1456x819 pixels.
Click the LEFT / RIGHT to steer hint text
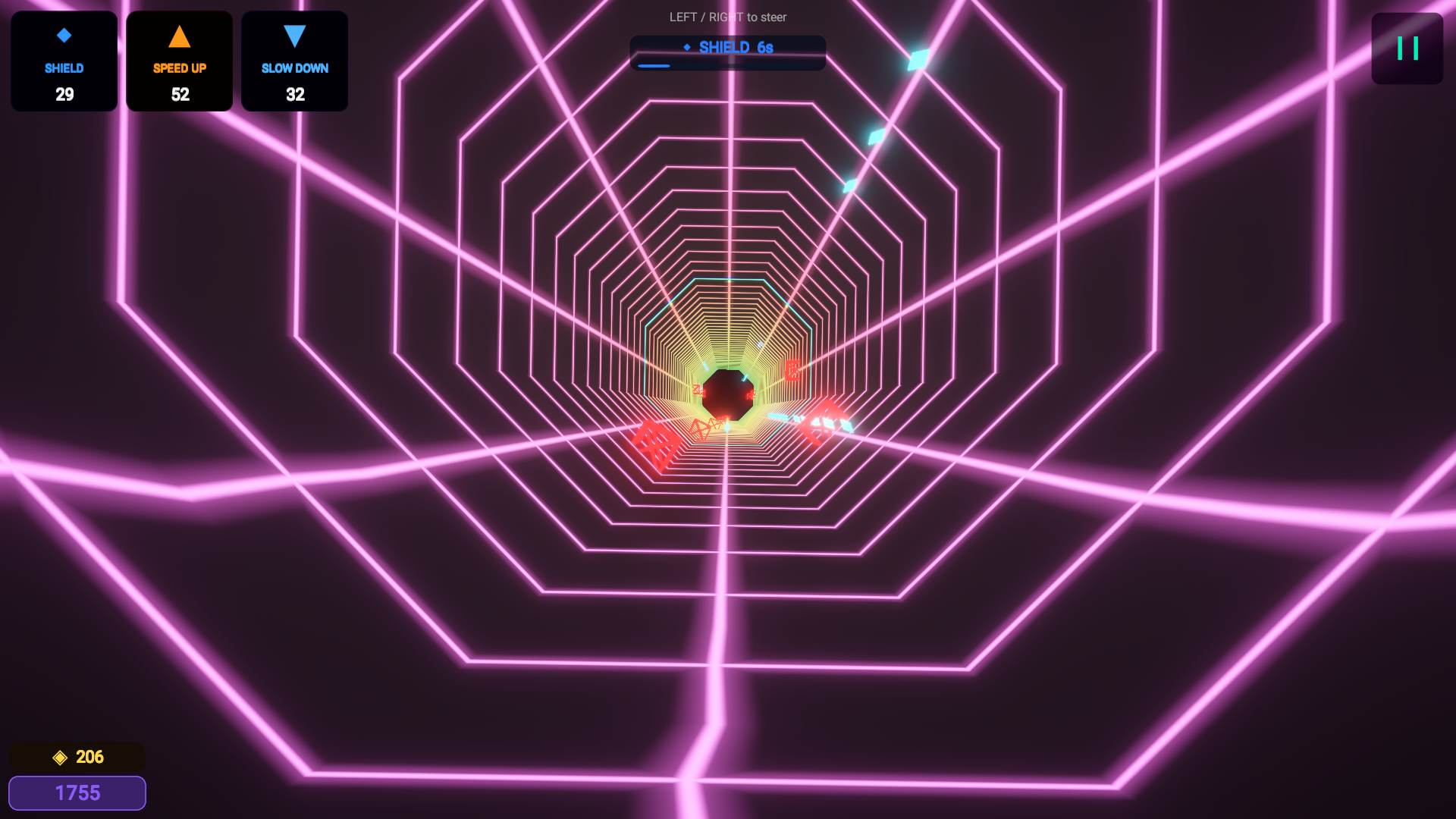click(x=727, y=17)
